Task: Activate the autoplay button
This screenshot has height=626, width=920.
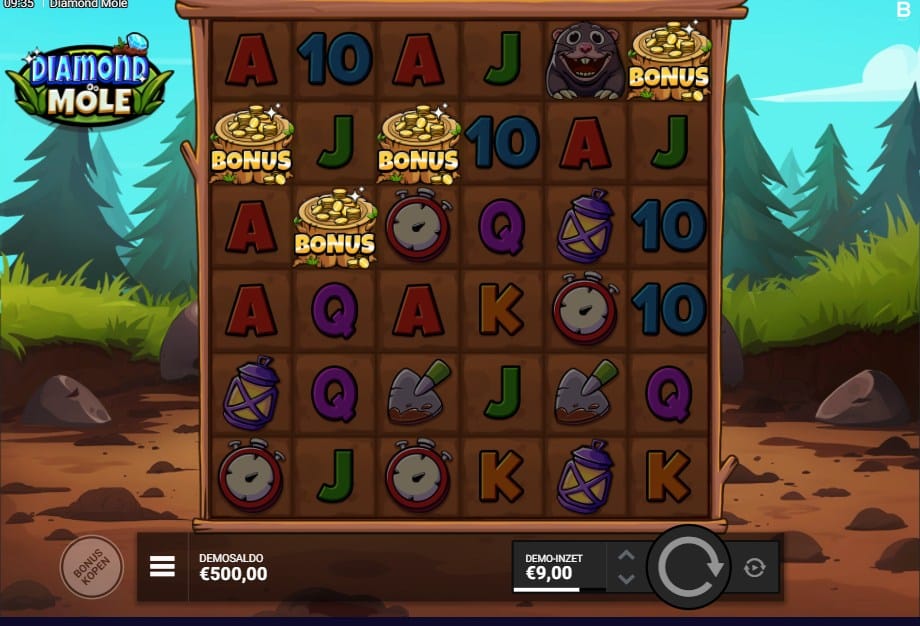Action: pos(754,567)
